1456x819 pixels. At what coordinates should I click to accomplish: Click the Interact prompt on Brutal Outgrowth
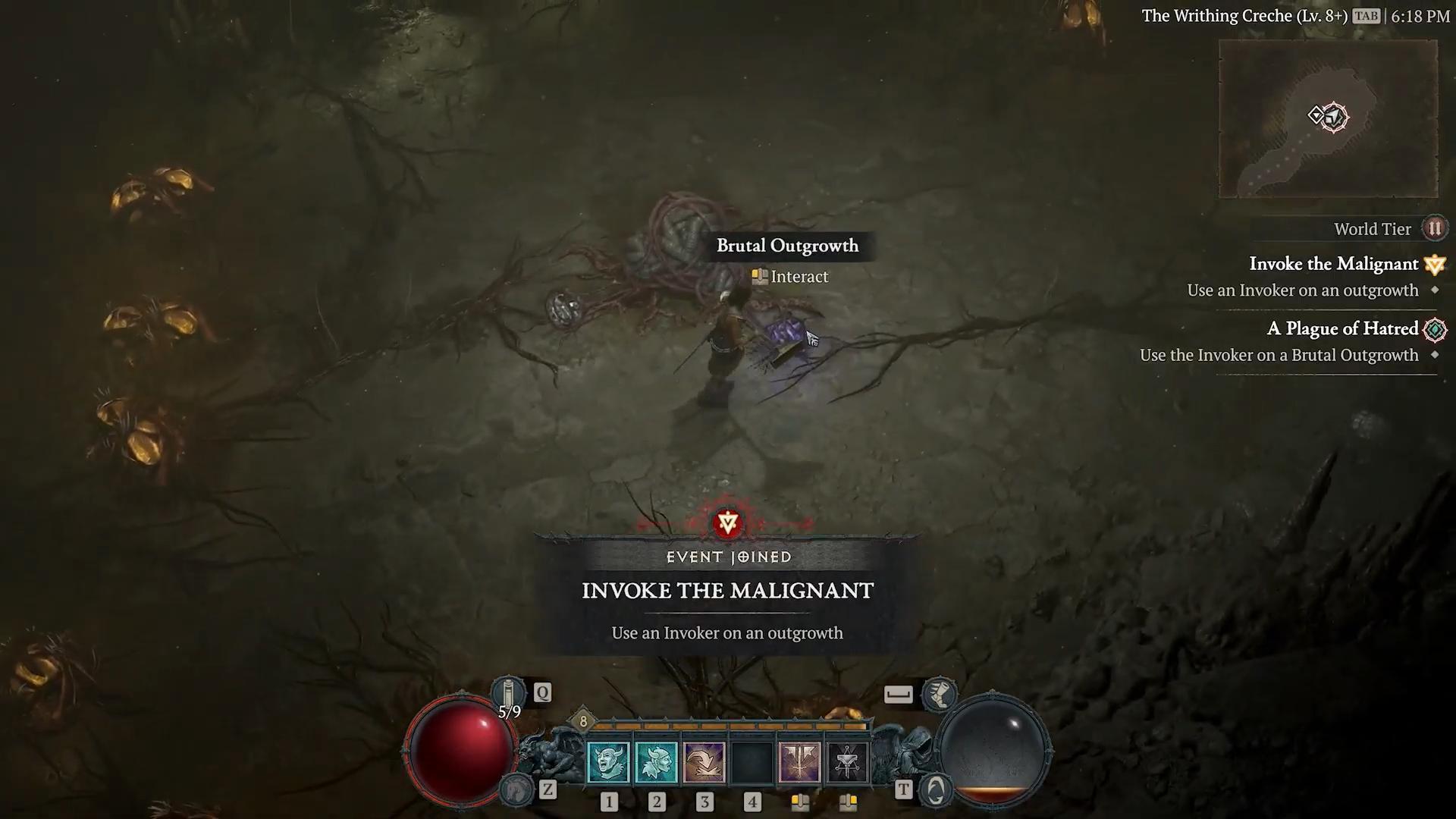(789, 276)
